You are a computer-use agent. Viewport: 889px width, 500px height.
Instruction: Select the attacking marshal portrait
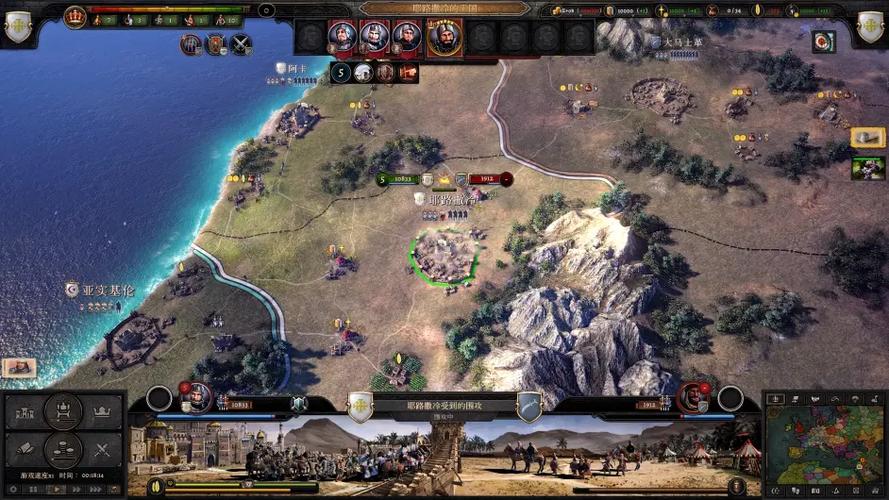198,398
